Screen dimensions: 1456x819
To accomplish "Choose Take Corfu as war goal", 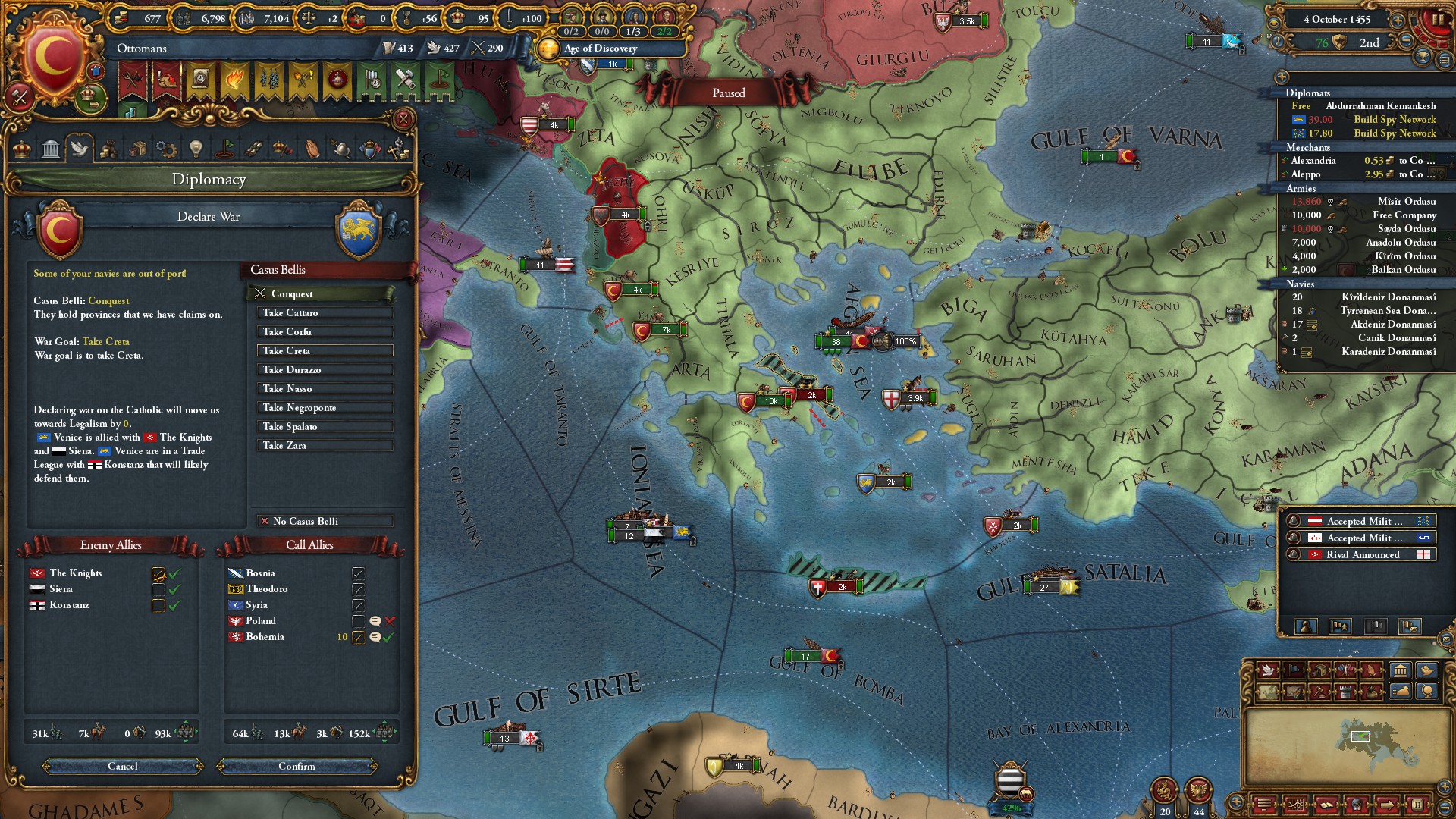I will 325,332.
